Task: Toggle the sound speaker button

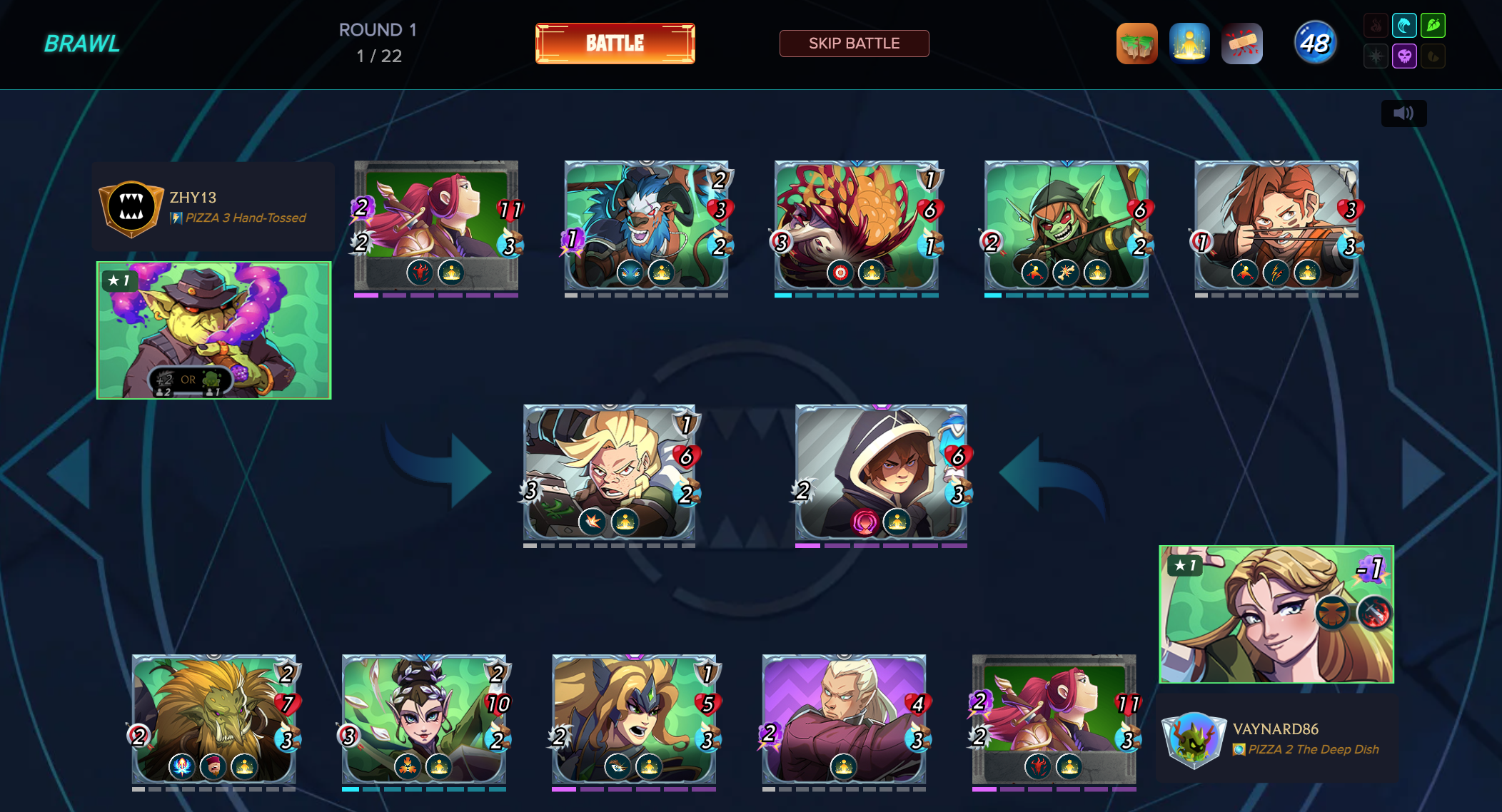Action: click(x=1403, y=113)
